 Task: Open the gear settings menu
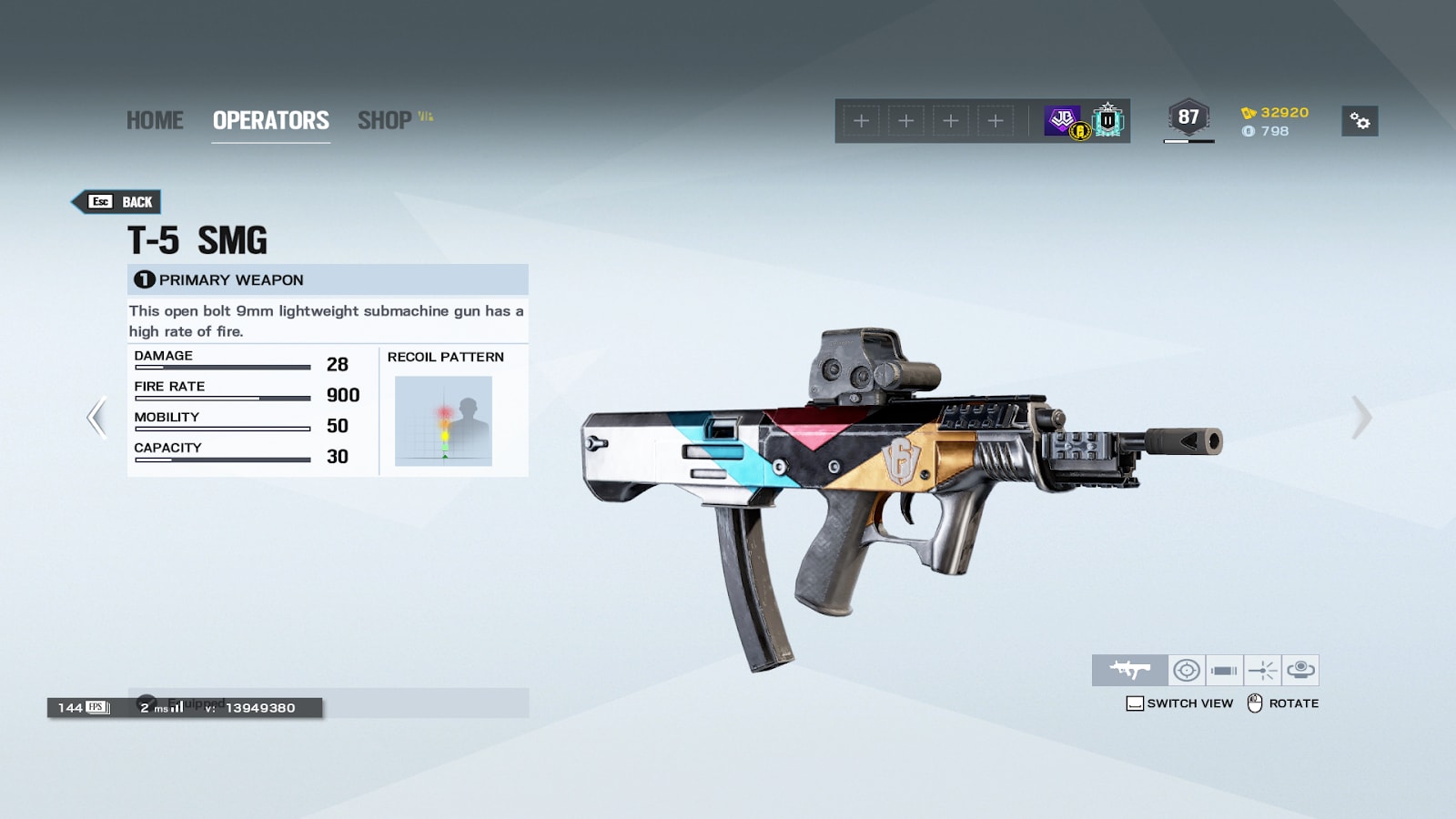[1360, 121]
